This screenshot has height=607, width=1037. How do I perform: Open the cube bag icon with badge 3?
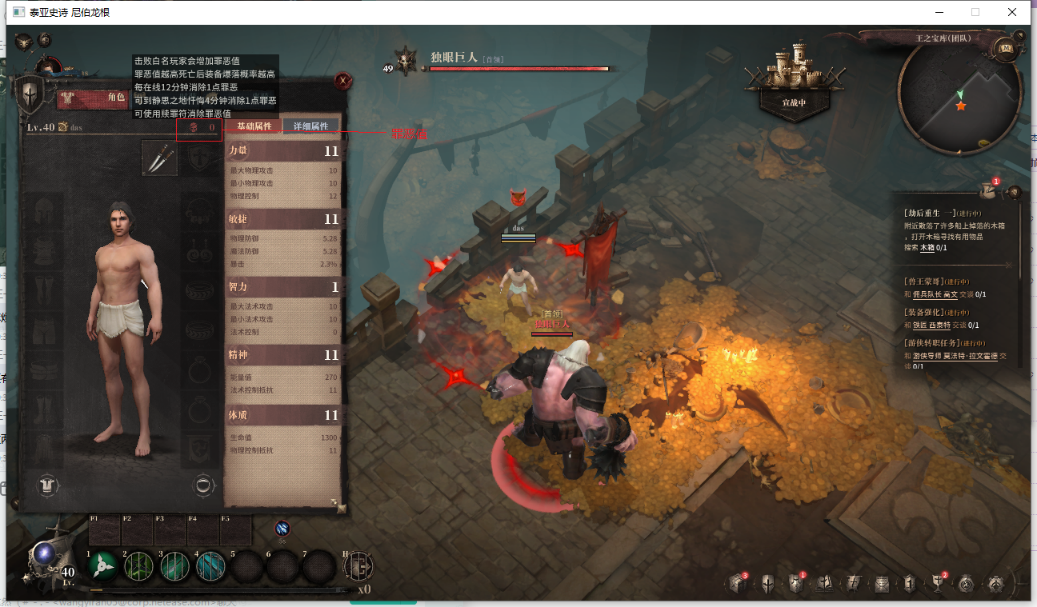[x=739, y=584]
